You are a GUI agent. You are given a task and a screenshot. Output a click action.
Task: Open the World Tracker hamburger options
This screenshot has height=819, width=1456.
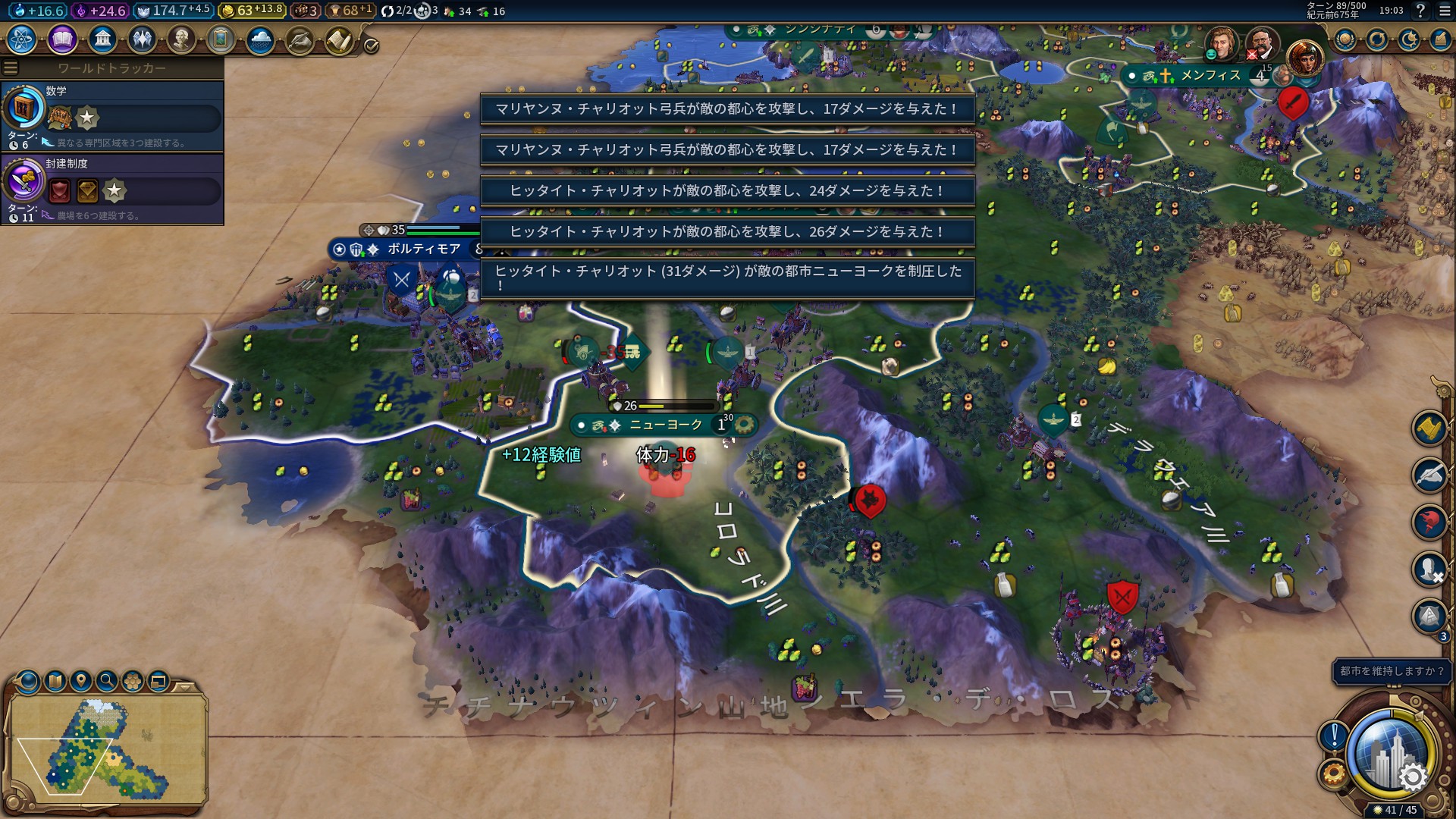[x=11, y=68]
